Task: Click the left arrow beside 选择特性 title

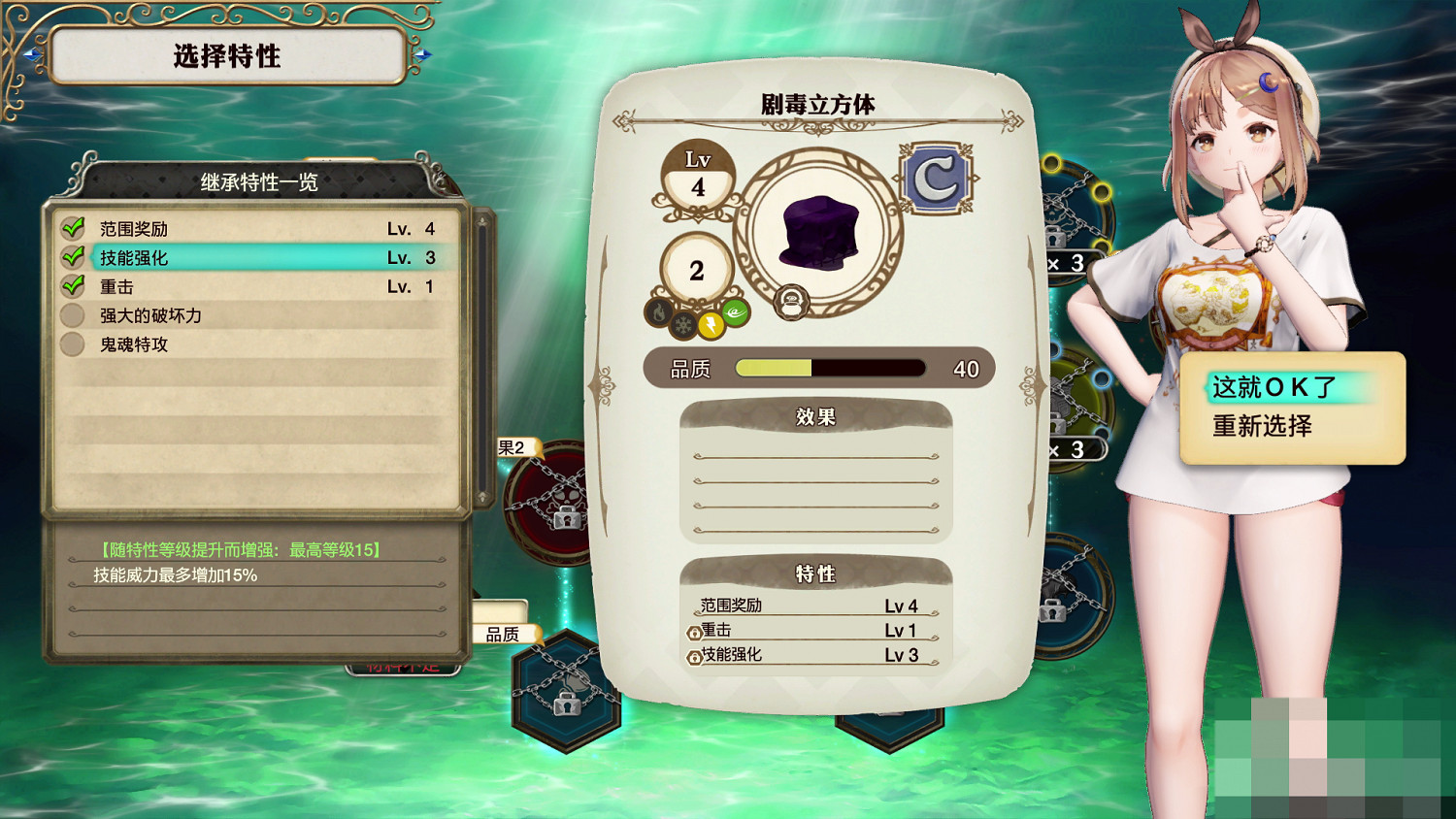Action: 32,55
